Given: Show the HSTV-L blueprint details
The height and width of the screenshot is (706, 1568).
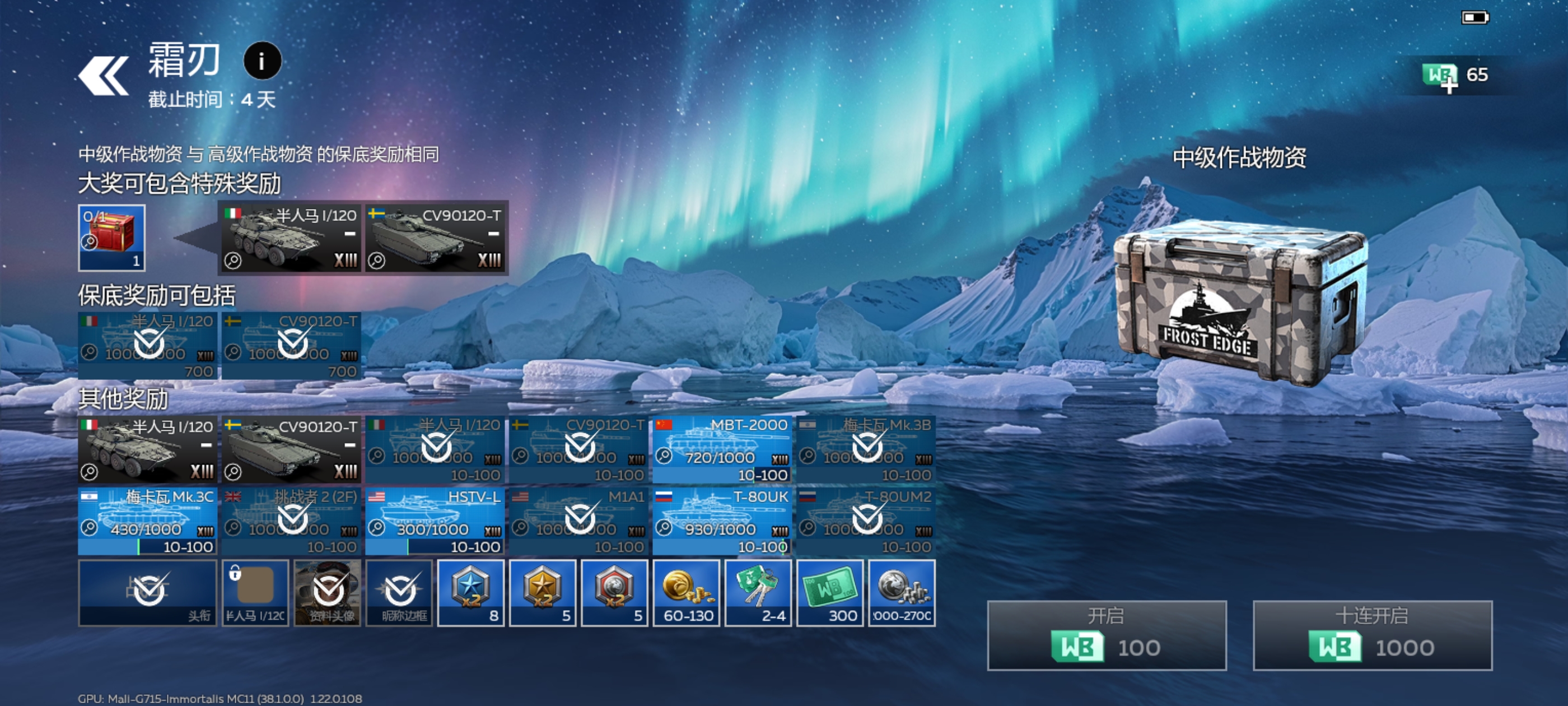Looking at the screenshot, I should point(435,521).
